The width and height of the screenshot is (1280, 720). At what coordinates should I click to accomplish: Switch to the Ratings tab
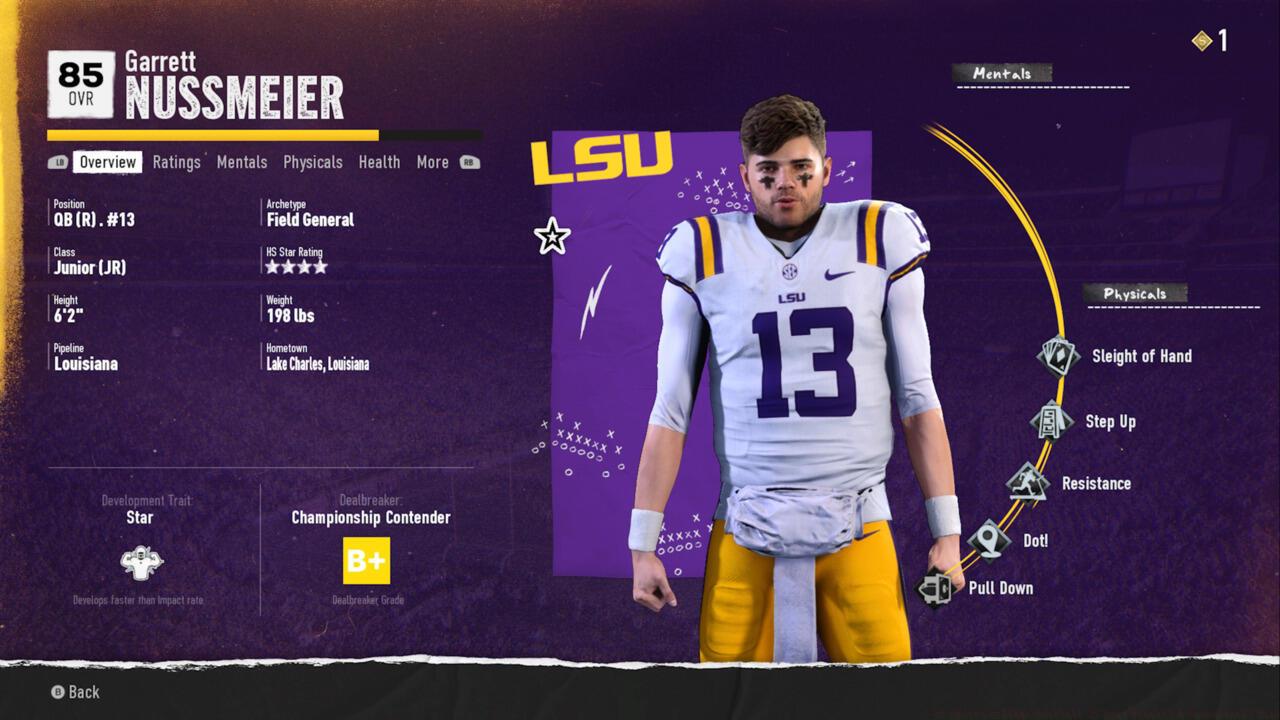[x=176, y=162]
